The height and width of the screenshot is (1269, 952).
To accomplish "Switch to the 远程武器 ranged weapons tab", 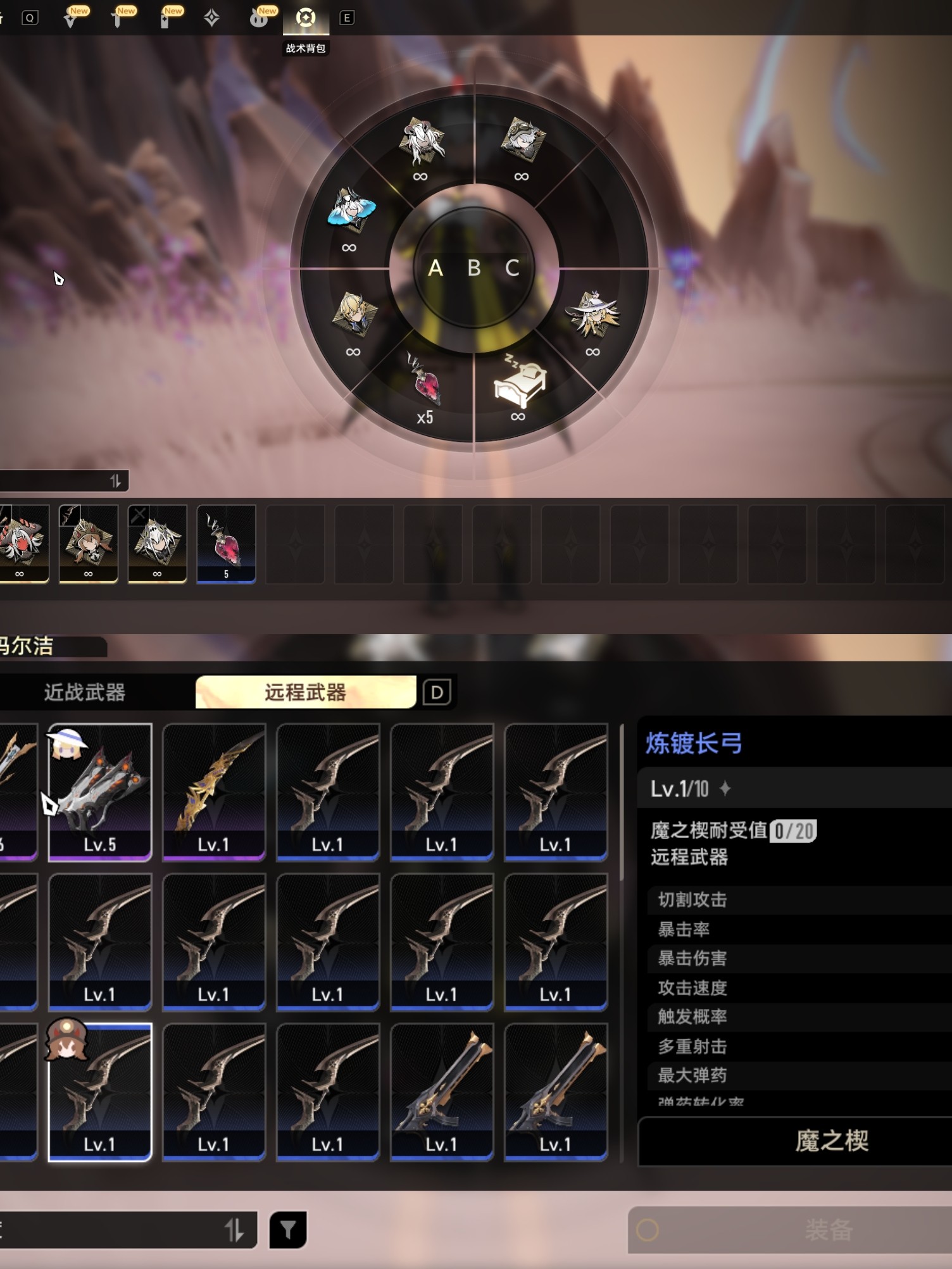I will [305, 692].
